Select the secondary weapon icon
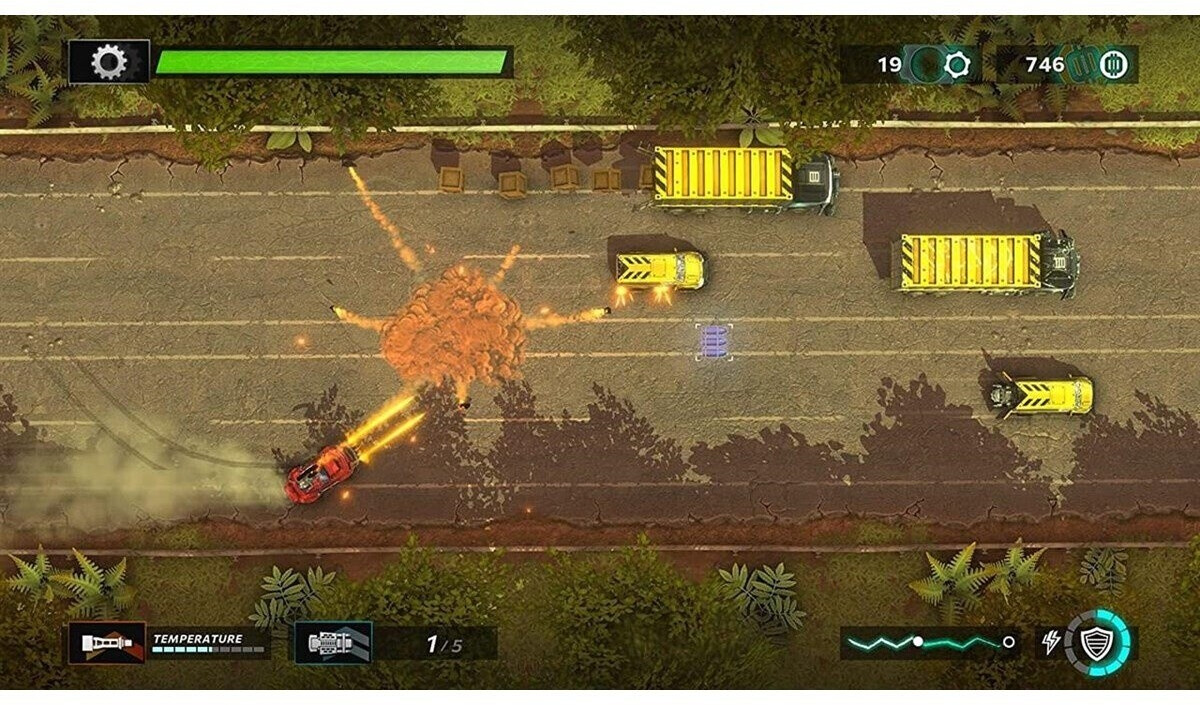This screenshot has height=705, width=1200. [x=333, y=642]
